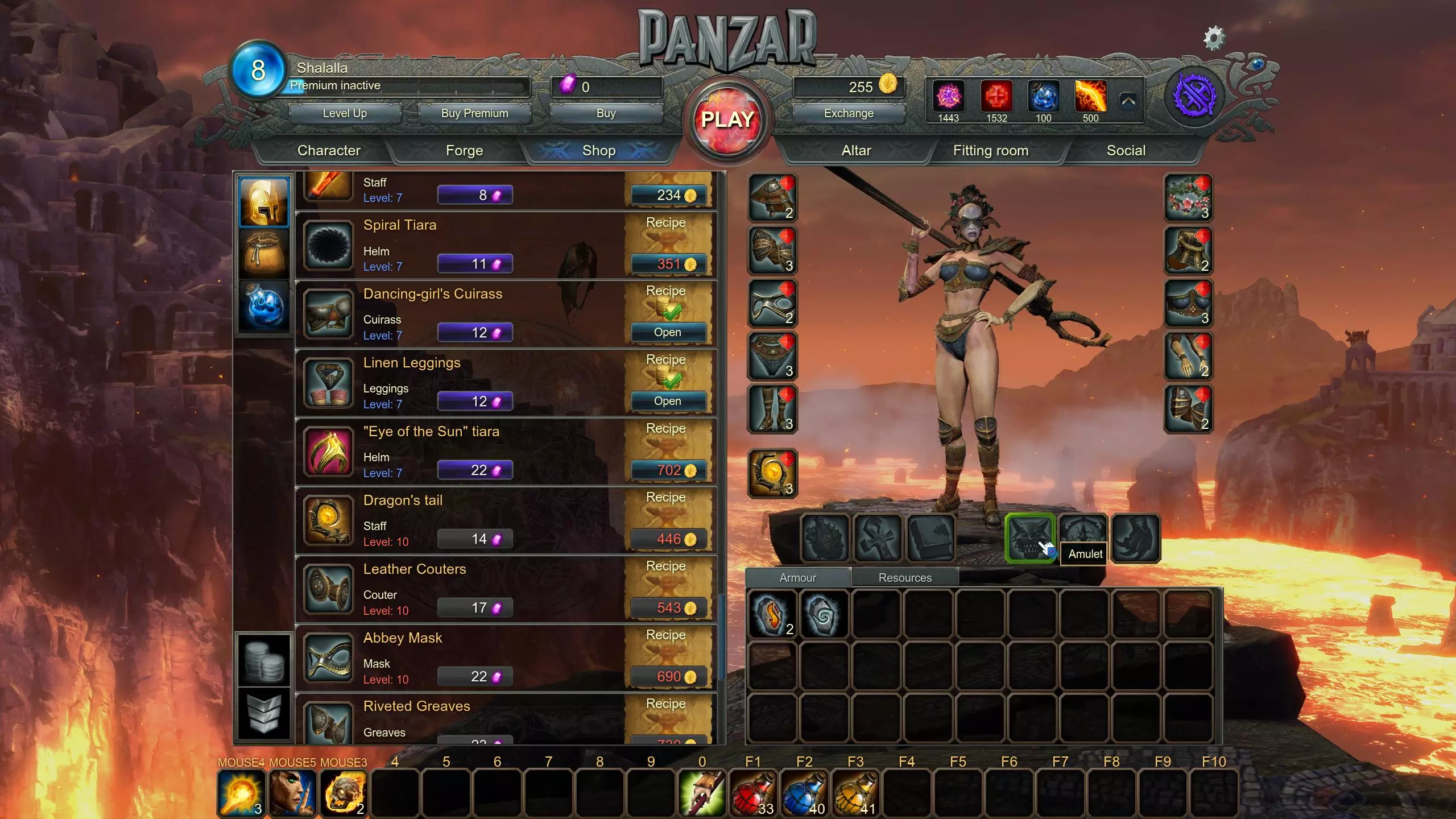Switch to the Forge tab
Image resolution: width=1456 pixels, height=819 pixels.
[464, 151]
